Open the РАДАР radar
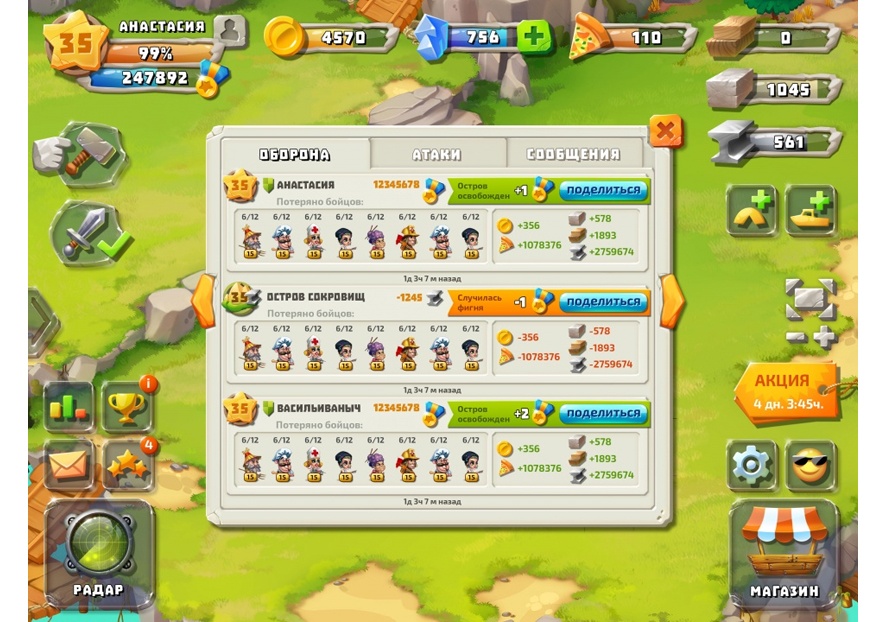886x622 pixels. coord(99,551)
